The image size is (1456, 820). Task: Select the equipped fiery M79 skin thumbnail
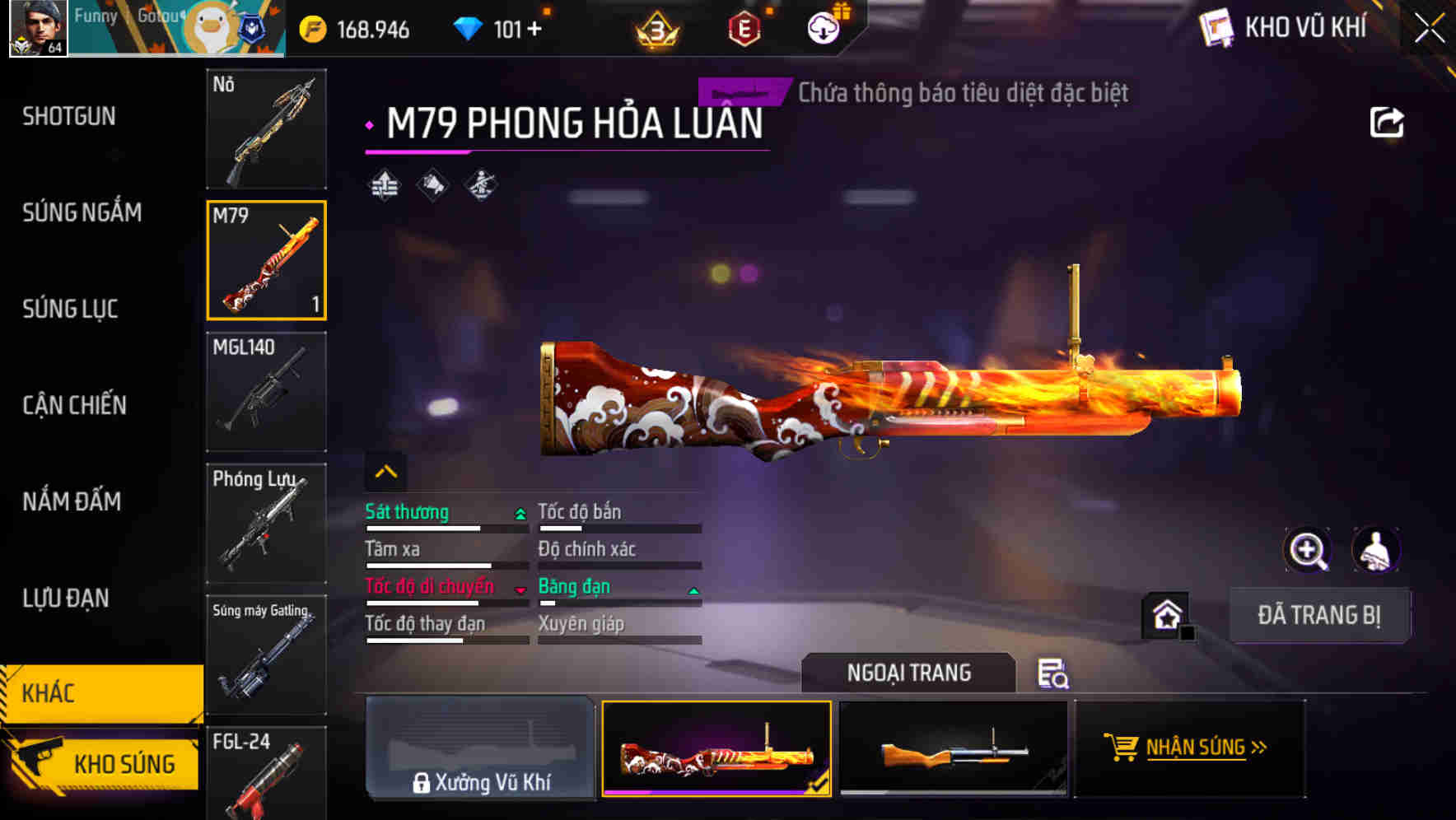717,749
